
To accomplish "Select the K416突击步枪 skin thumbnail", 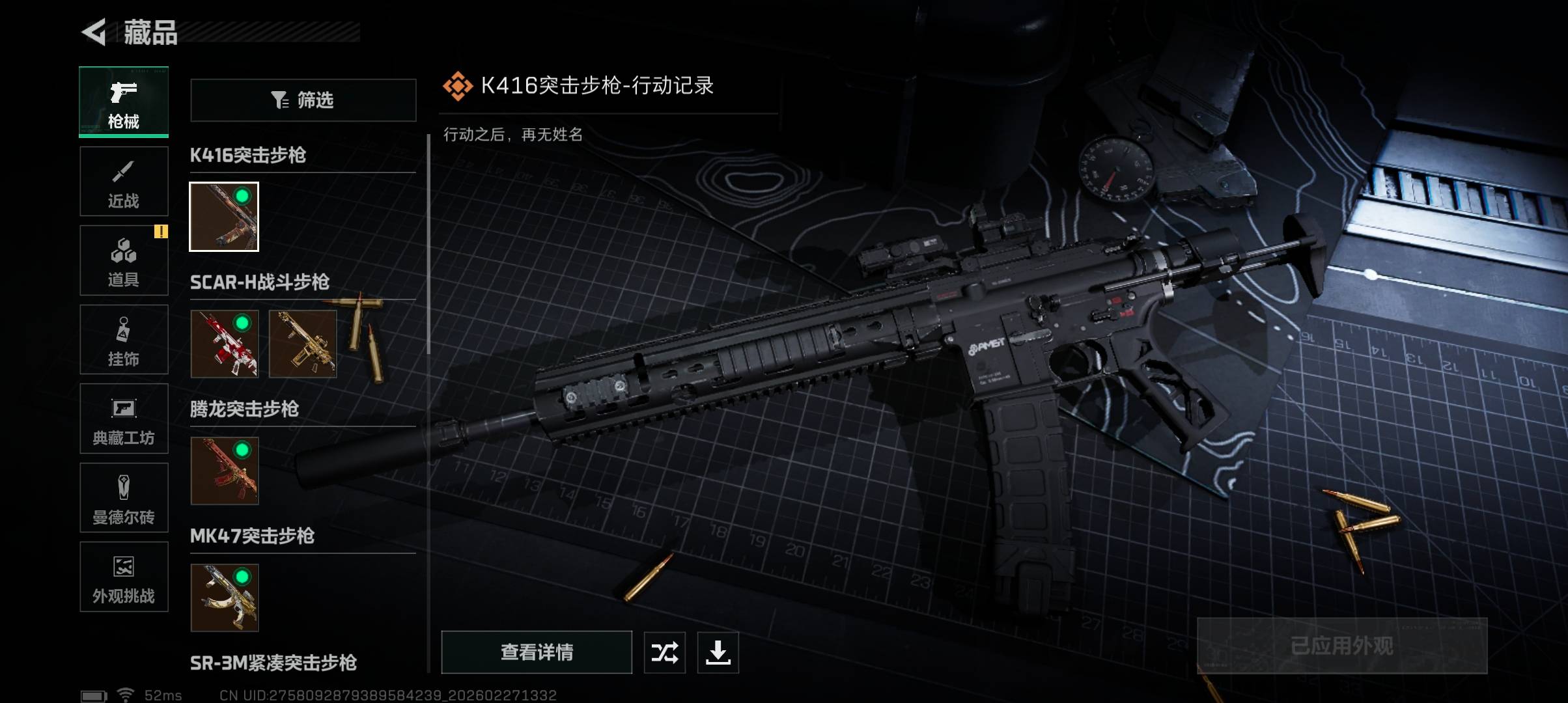I will [224, 217].
